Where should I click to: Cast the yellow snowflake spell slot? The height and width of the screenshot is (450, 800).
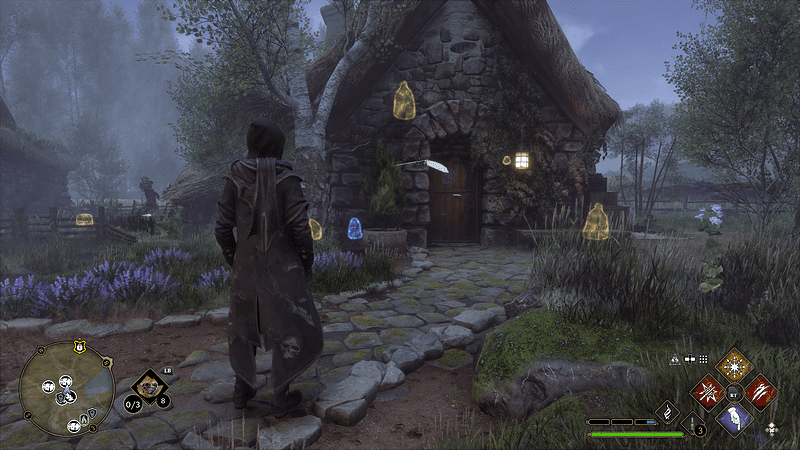coord(735,364)
